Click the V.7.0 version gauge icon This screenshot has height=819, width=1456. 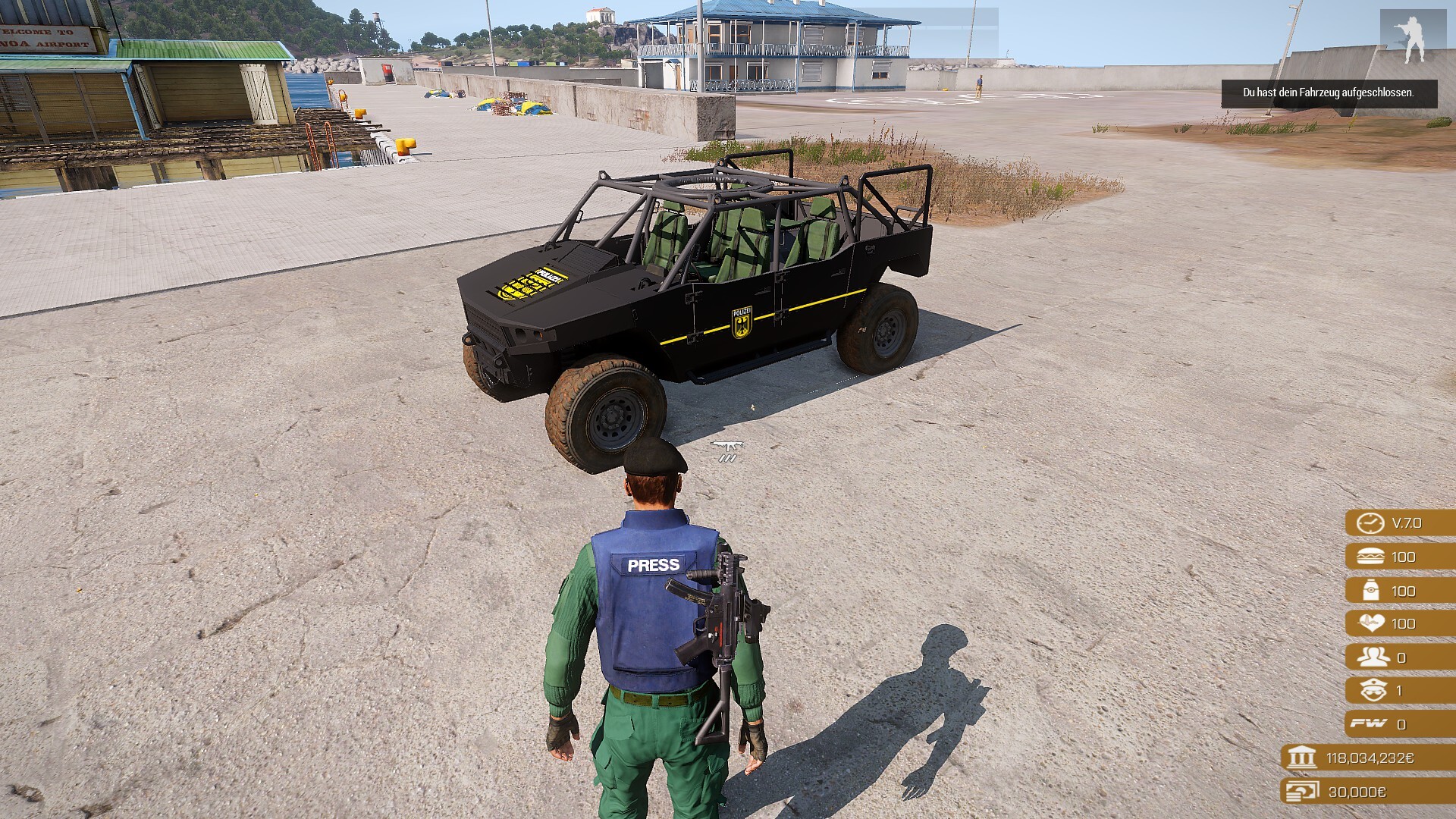(1370, 523)
